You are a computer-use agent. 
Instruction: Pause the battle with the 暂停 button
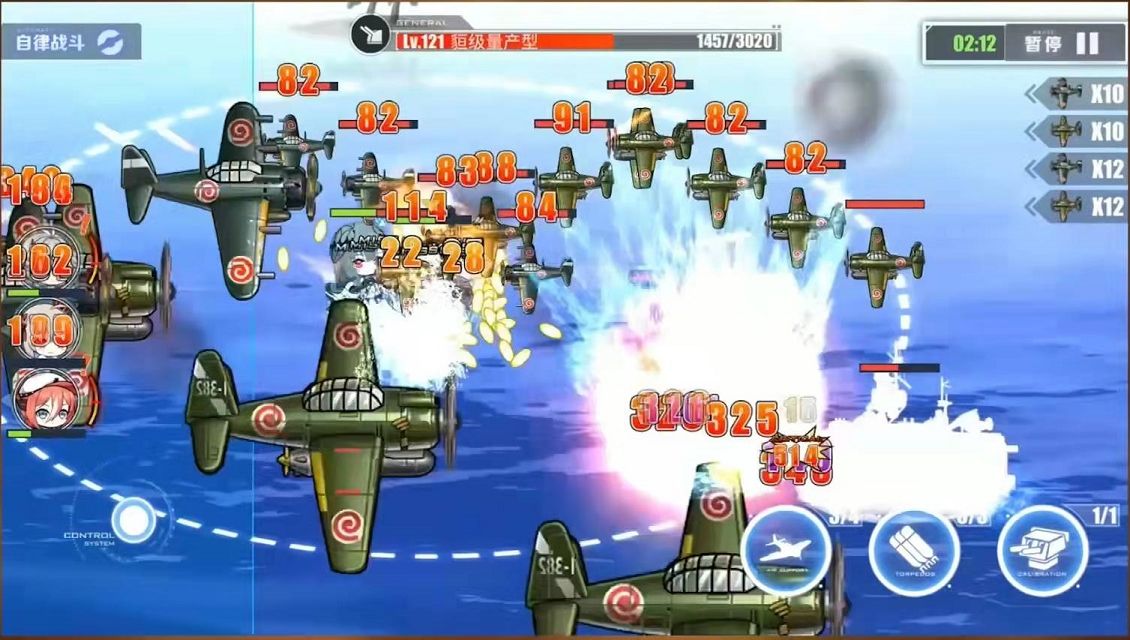click(x=1062, y=43)
